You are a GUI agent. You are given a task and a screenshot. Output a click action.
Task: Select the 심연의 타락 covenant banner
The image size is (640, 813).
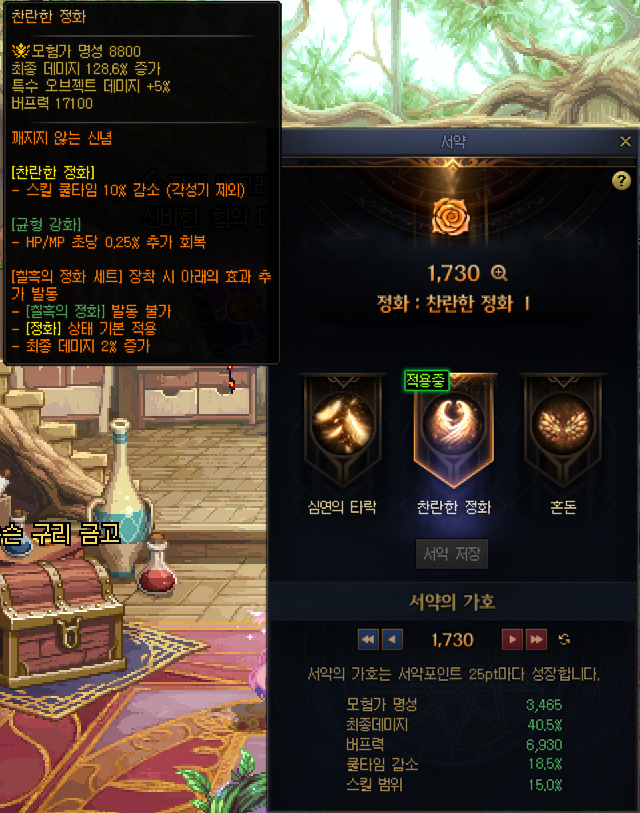pos(342,428)
